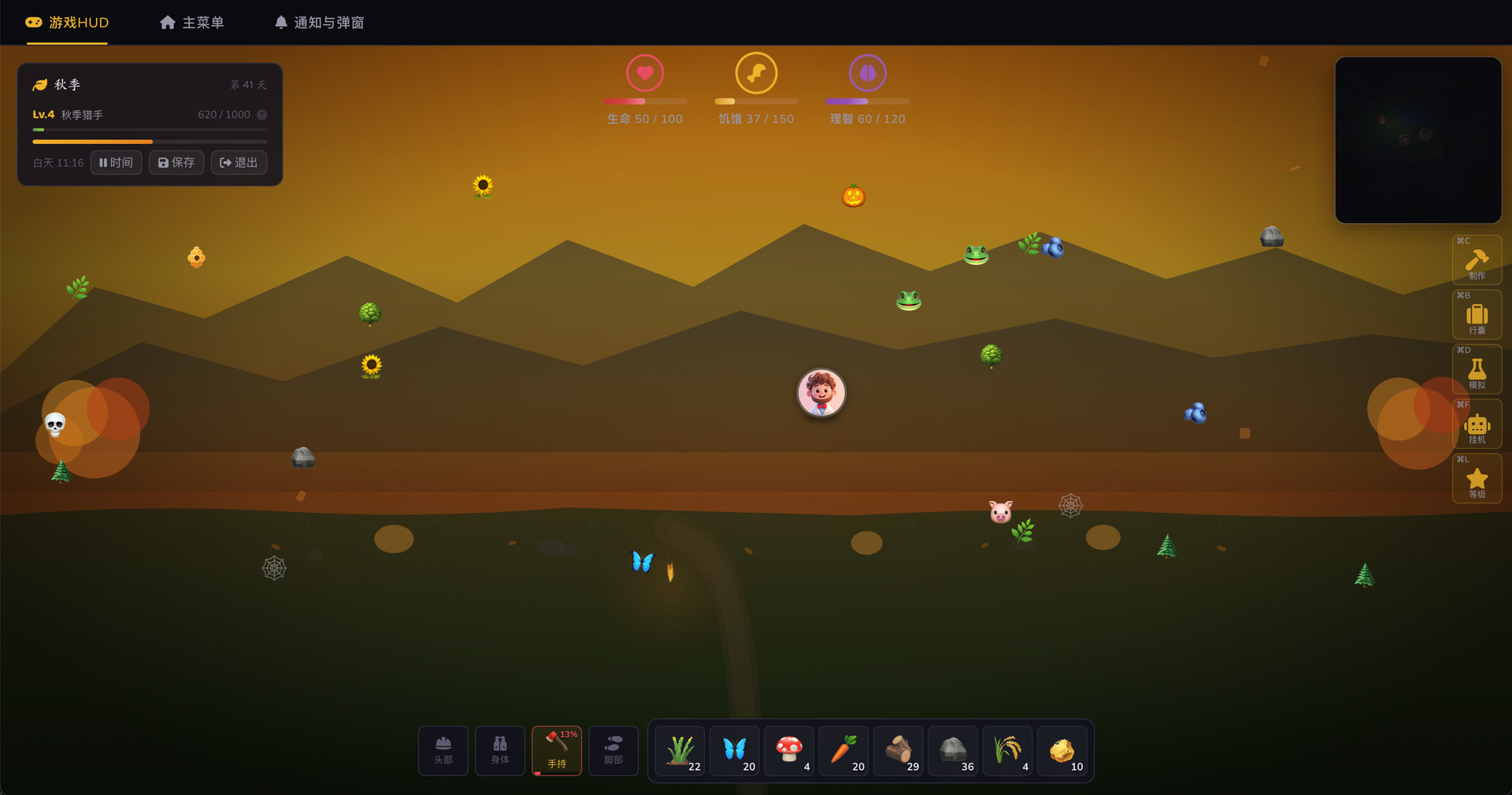
Task: Toggle the 挂机 robot auto-play button
Action: click(1477, 425)
